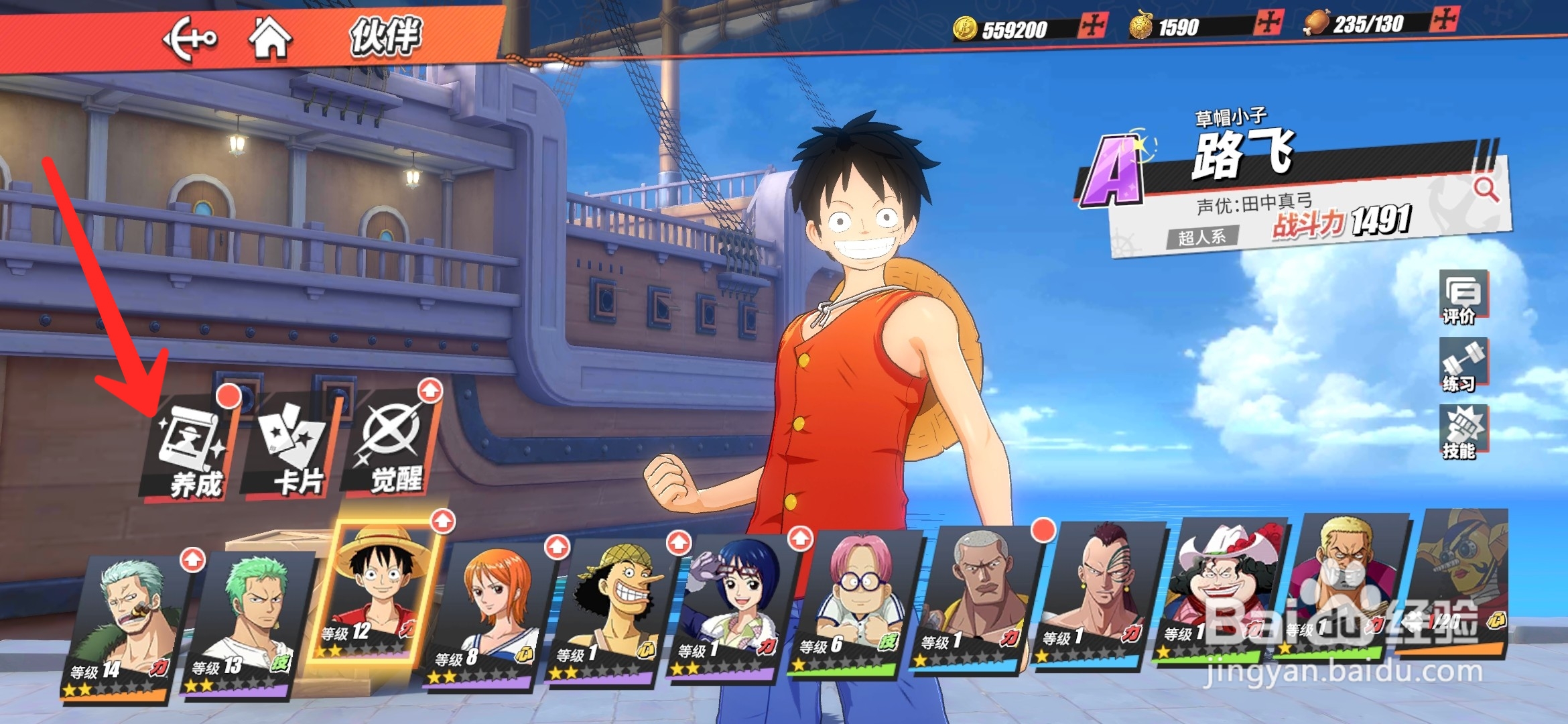
Task: Return to the home screen
Action: click(270, 38)
